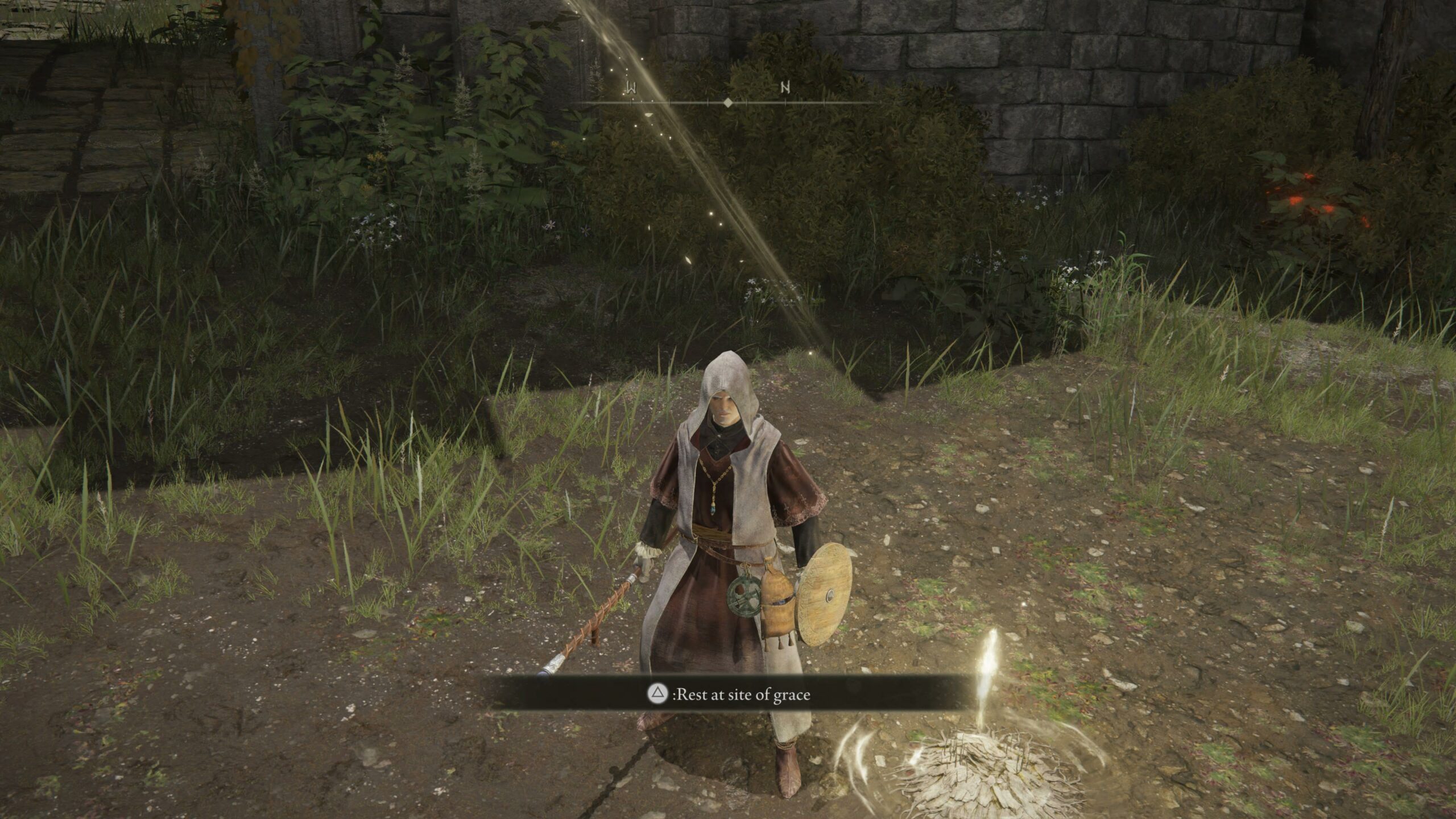Click the compass tick mark left of center

click(707, 102)
